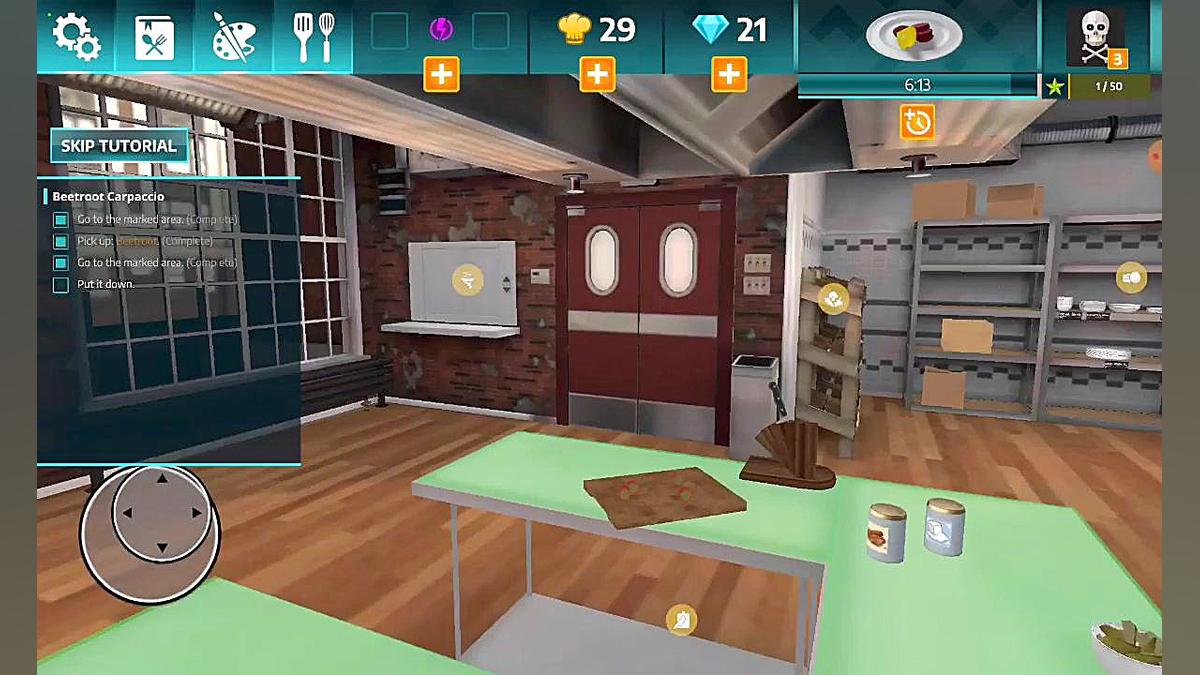
Task: Buy more diamonds with plus button
Action: [729, 74]
